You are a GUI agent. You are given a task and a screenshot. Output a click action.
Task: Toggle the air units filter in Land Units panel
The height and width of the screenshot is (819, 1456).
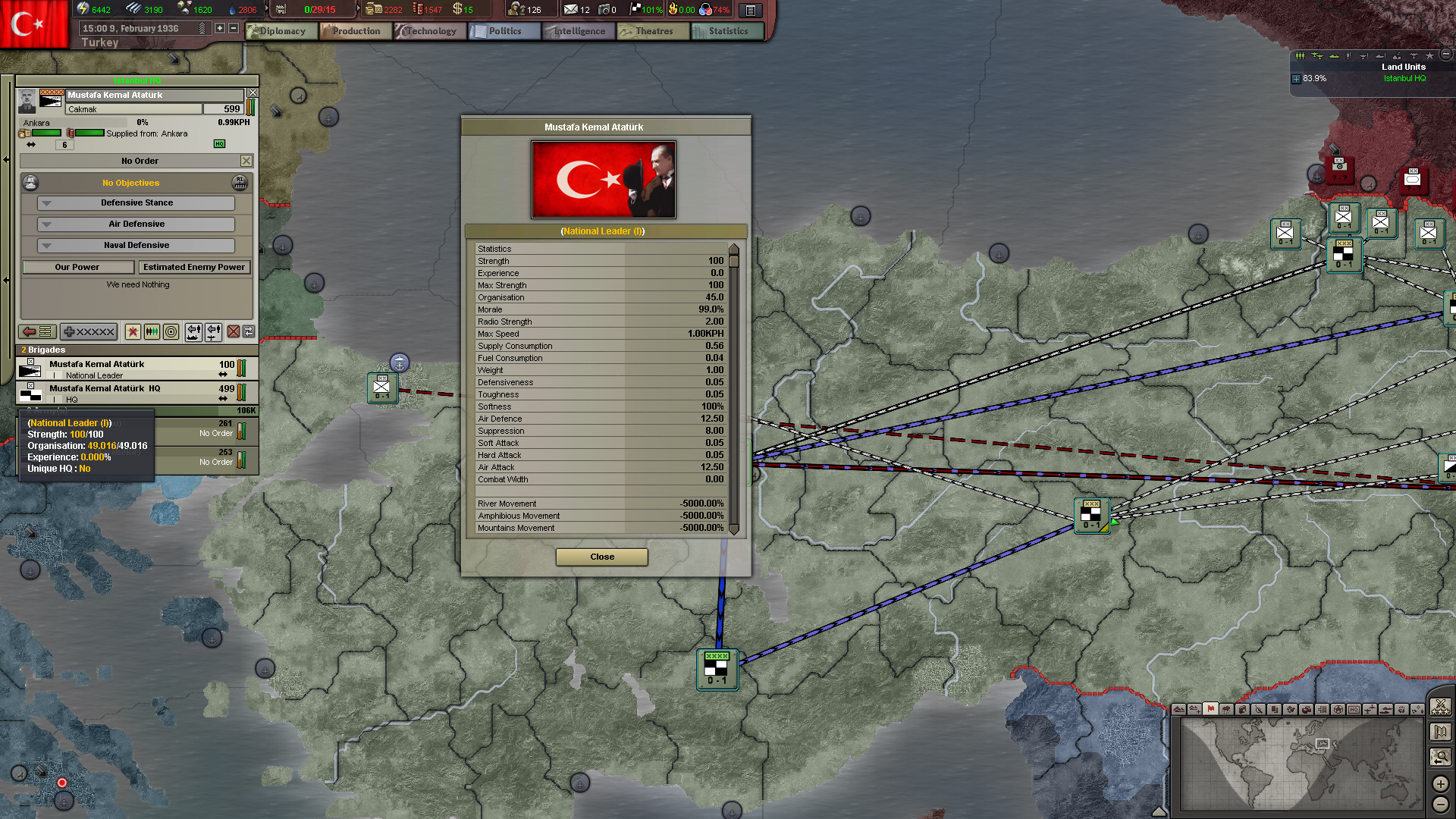(1318, 56)
